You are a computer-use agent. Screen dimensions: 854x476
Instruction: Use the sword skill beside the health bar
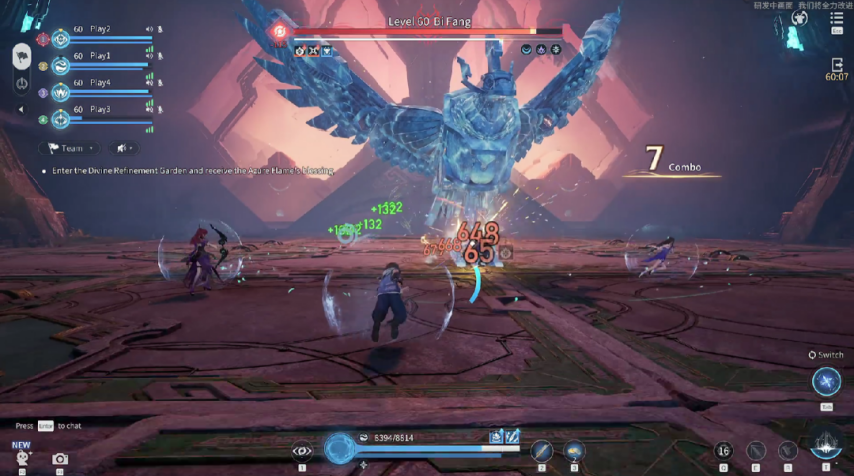542,450
